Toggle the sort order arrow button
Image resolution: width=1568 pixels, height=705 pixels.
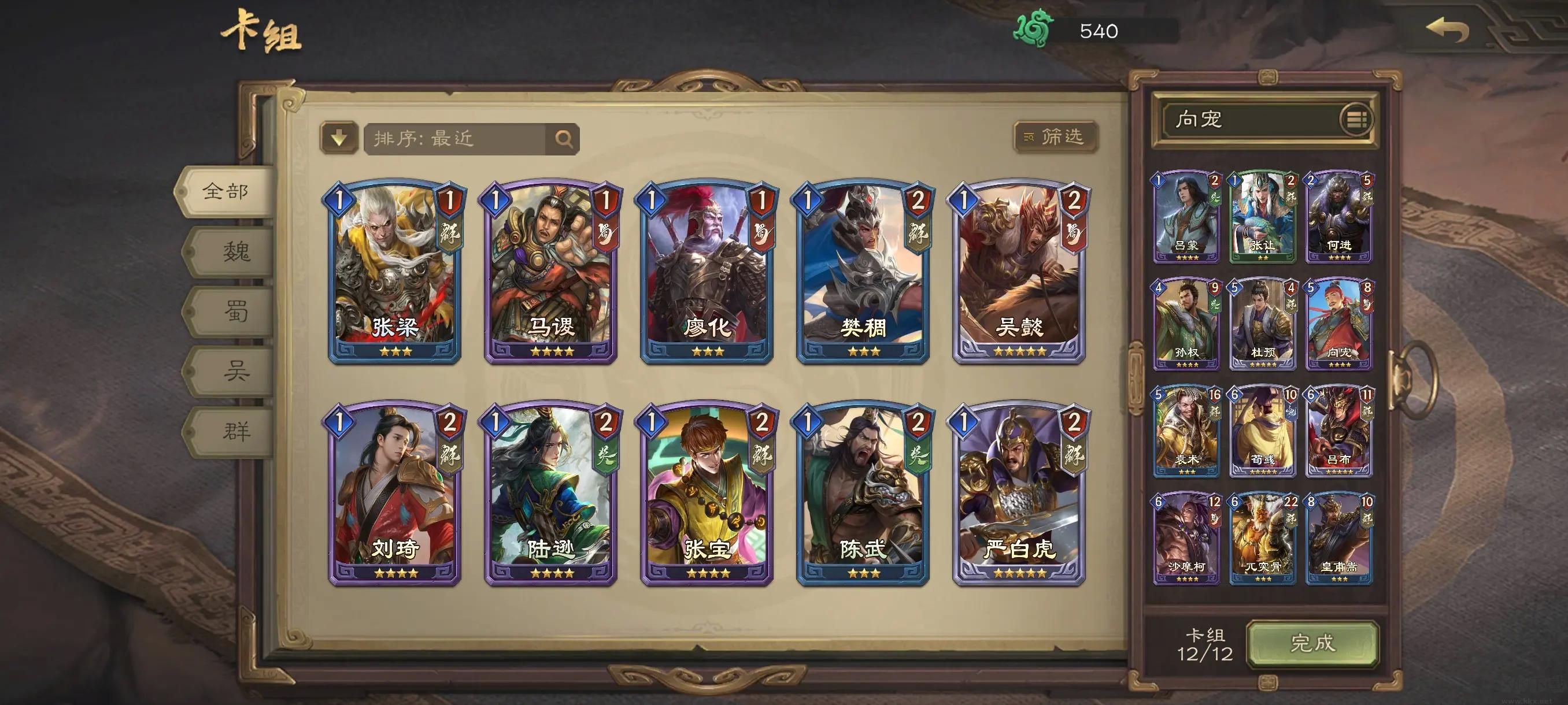[x=339, y=138]
